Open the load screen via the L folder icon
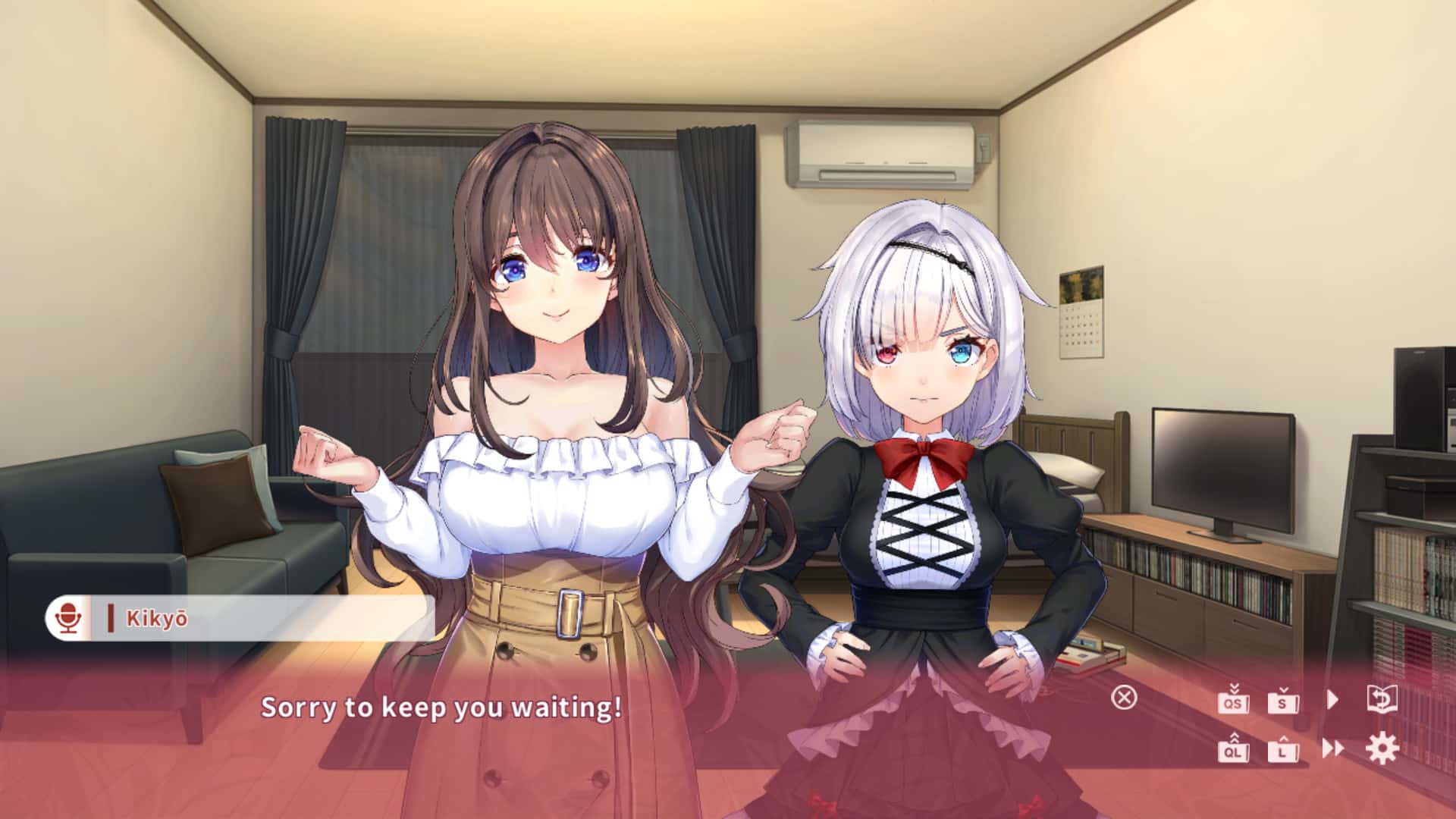1456x819 pixels. coord(1282,751)
